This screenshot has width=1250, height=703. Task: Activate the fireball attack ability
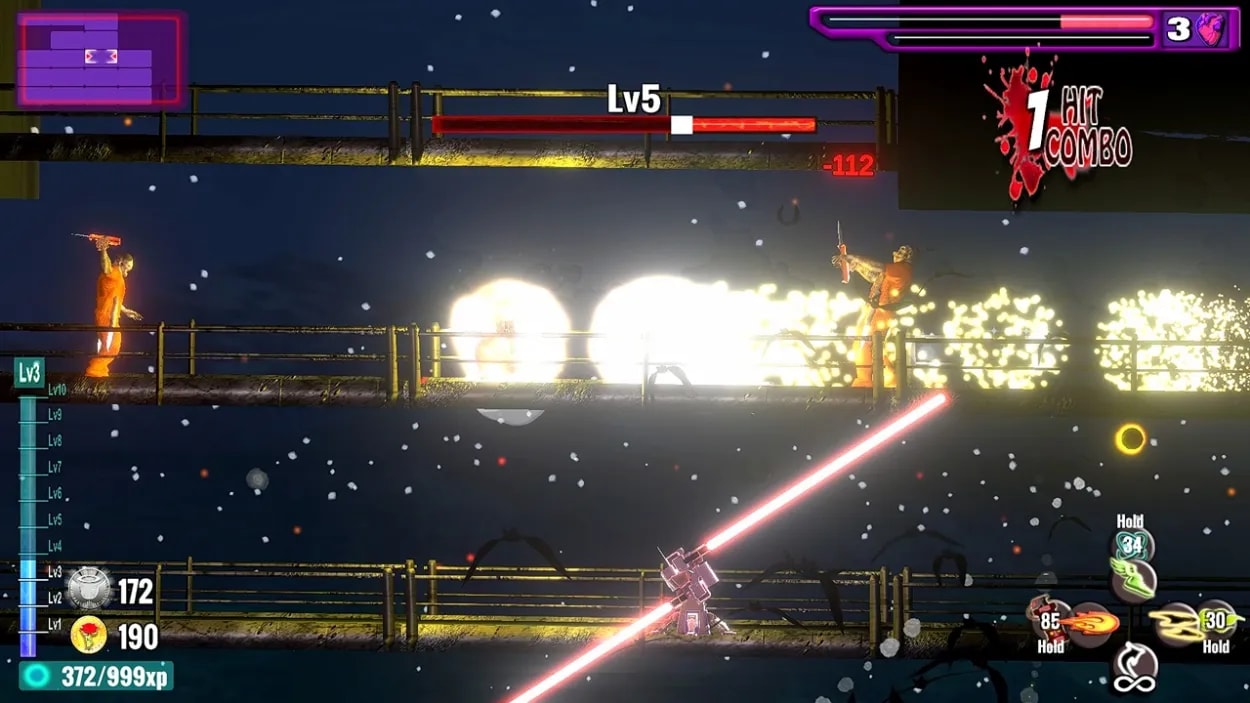1089,624
